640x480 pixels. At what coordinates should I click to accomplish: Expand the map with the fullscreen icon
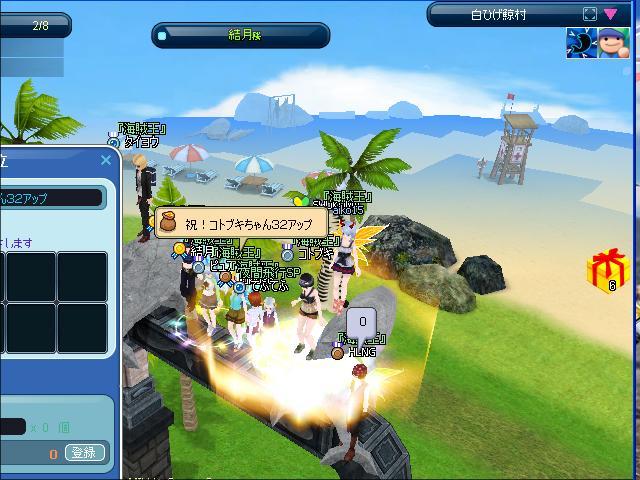[589, 15]
